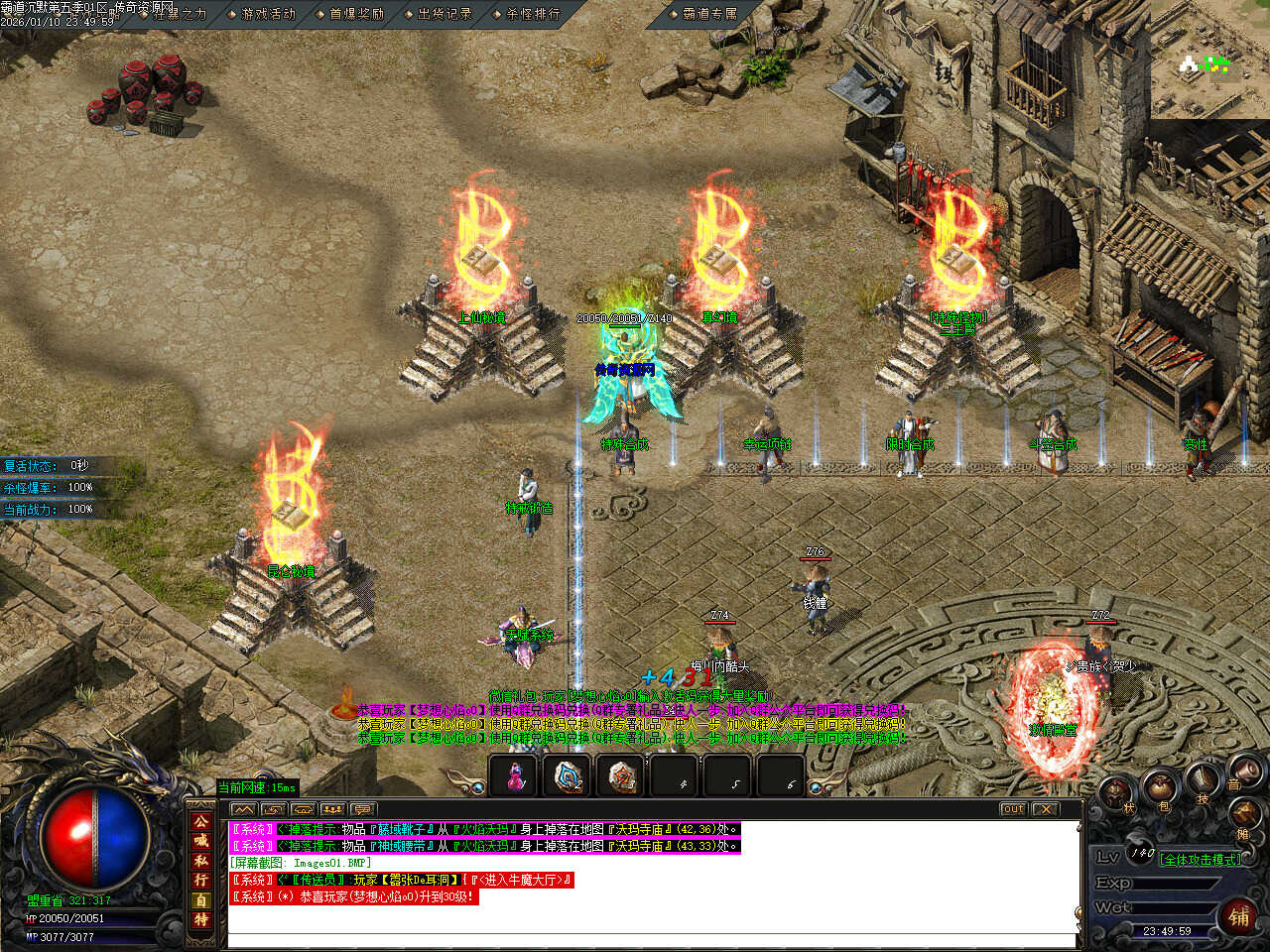Open the character status (状) panel
Screen dimensions: 1270x952
[1116, 793]
